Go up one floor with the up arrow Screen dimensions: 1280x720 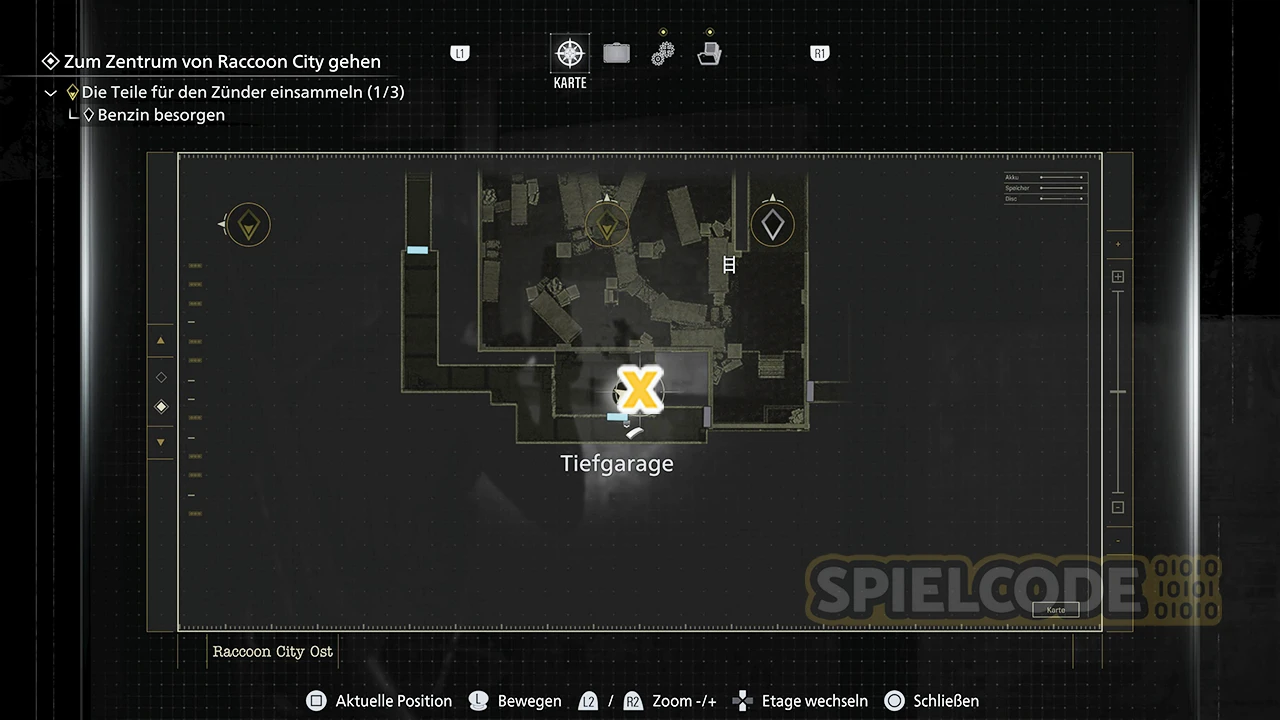[161, 341]
